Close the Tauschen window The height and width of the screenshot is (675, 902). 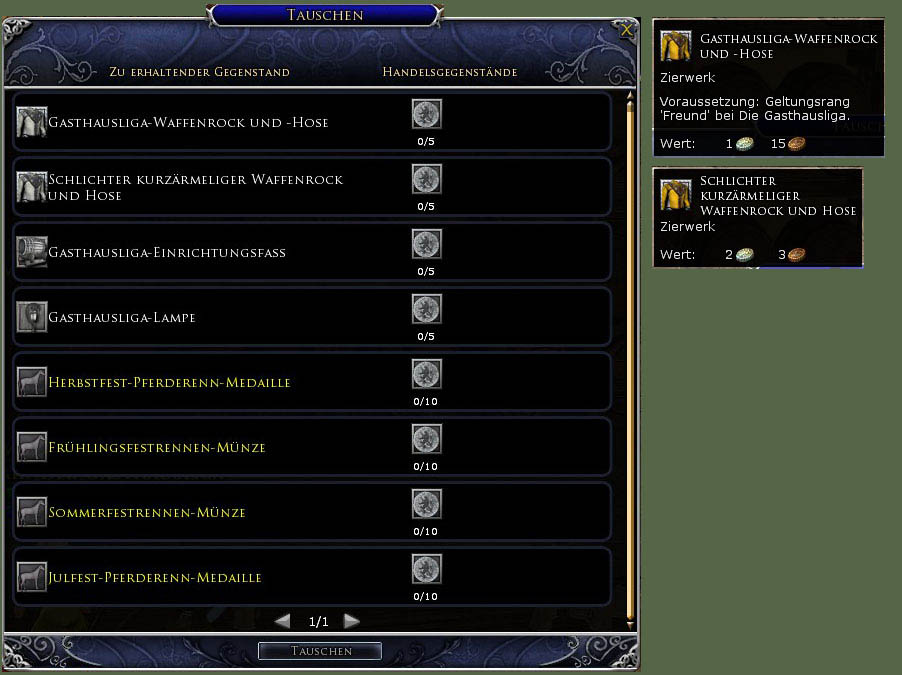627,30
